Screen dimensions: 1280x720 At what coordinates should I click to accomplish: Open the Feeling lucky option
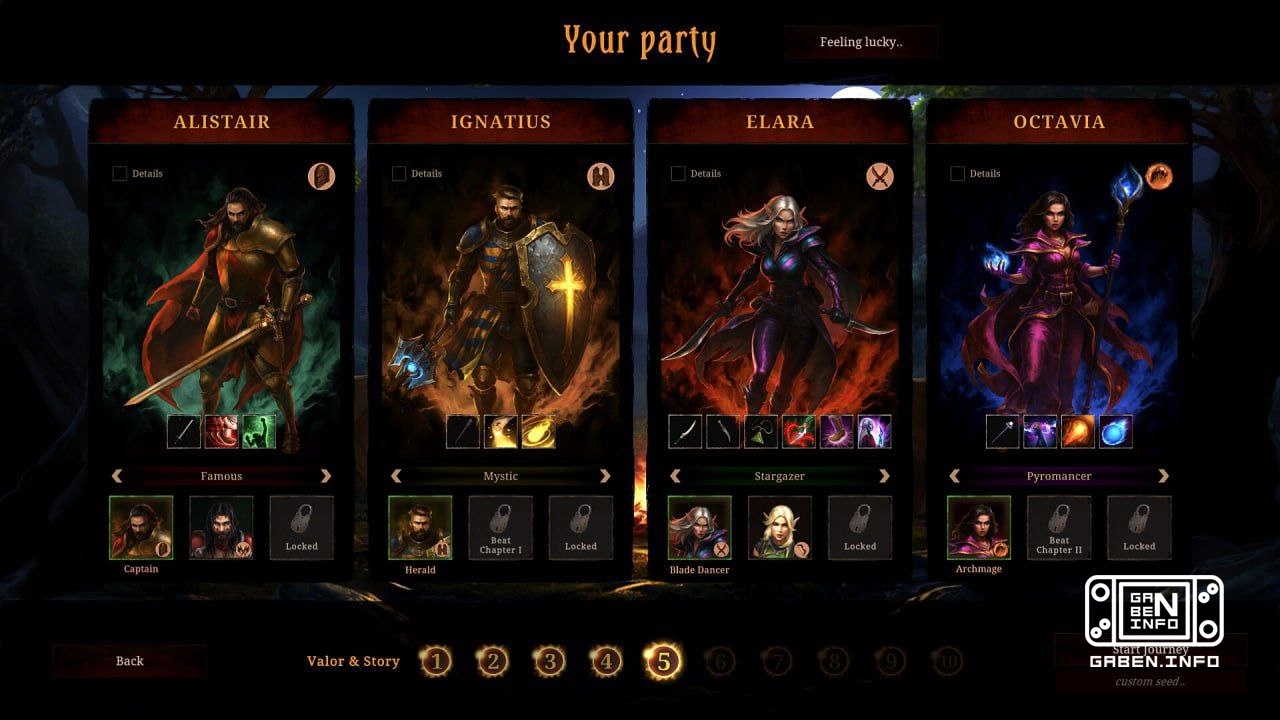[x=861, y=42]
